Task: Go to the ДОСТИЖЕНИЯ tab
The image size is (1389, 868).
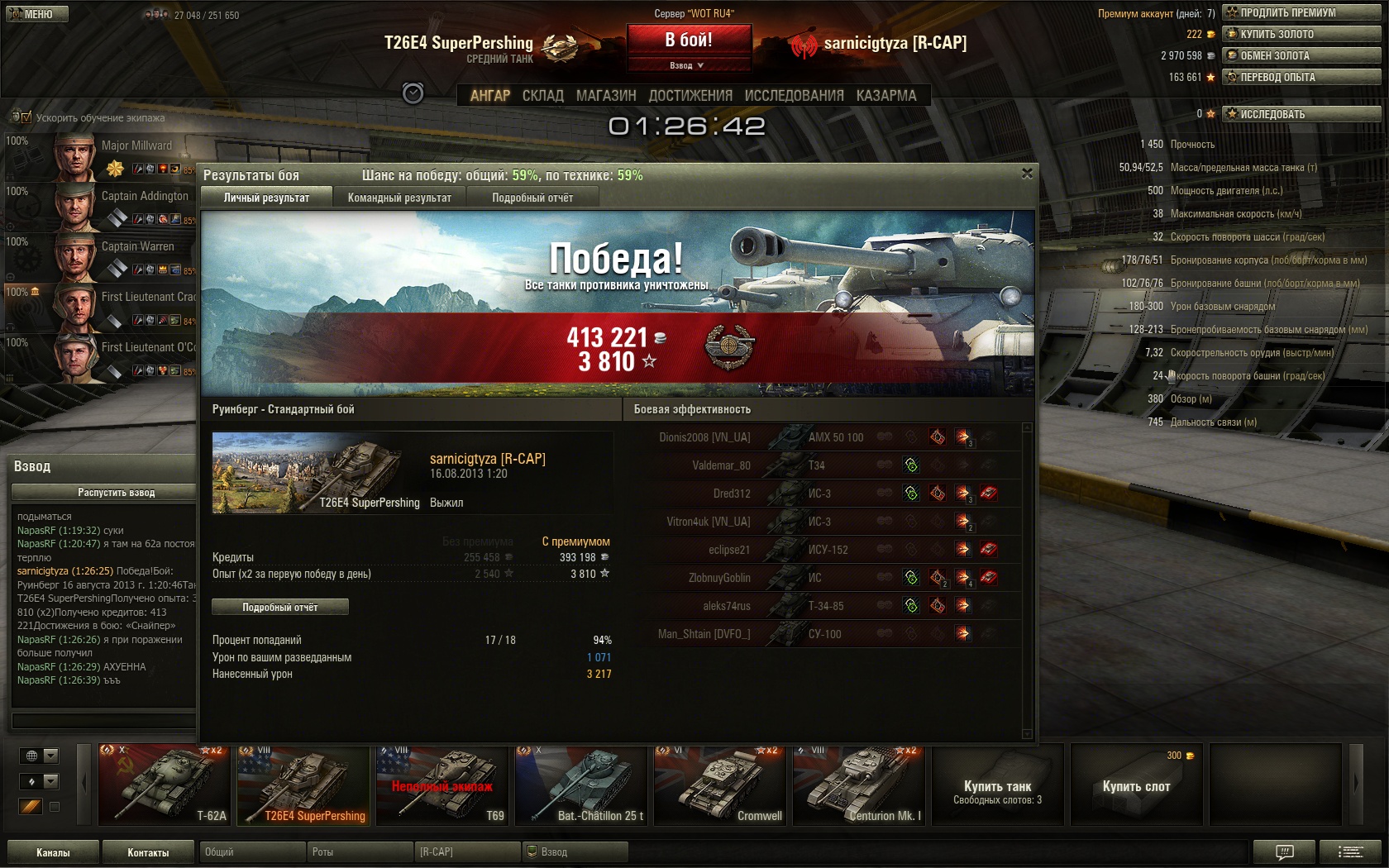Action: (x=690, y=96)
